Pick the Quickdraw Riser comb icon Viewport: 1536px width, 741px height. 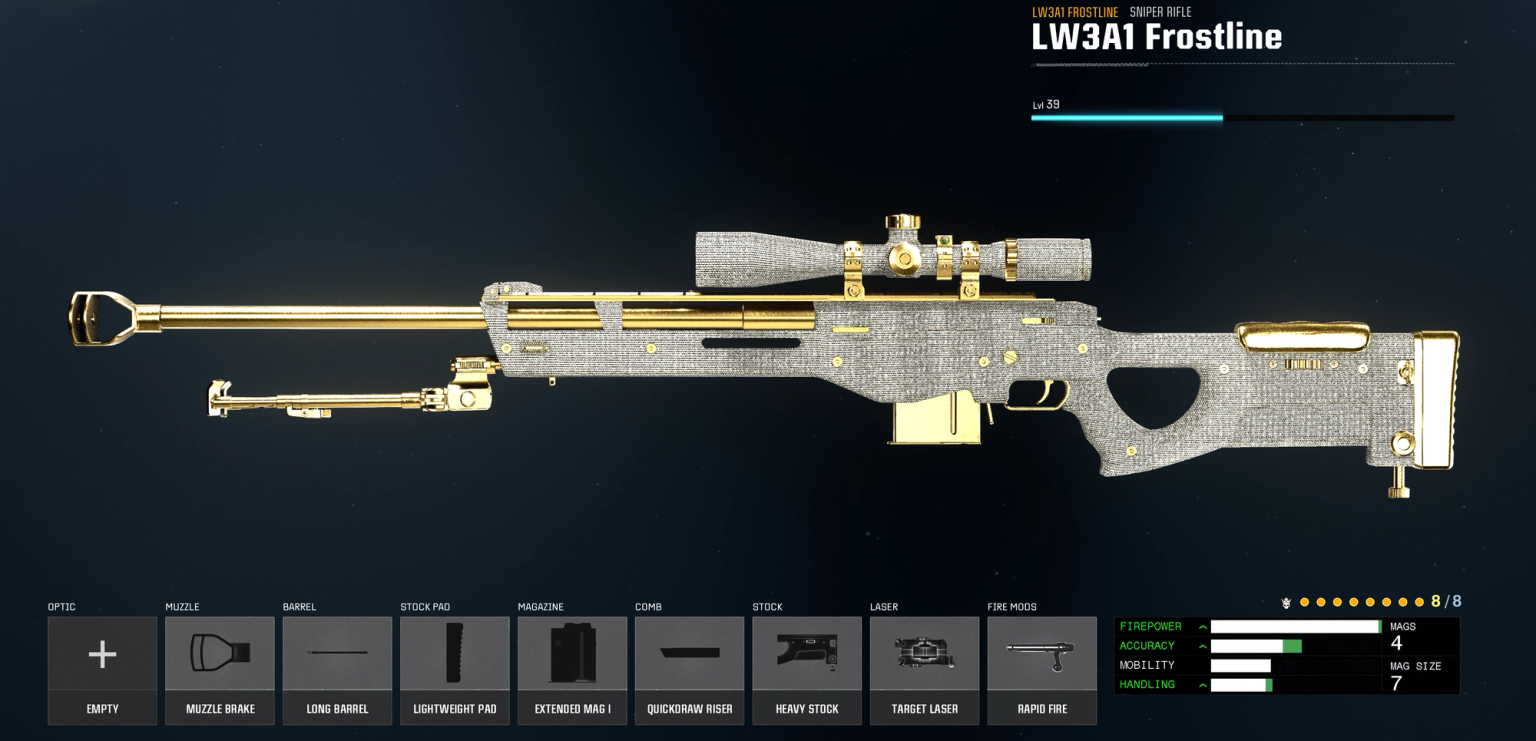click(689, 653)
